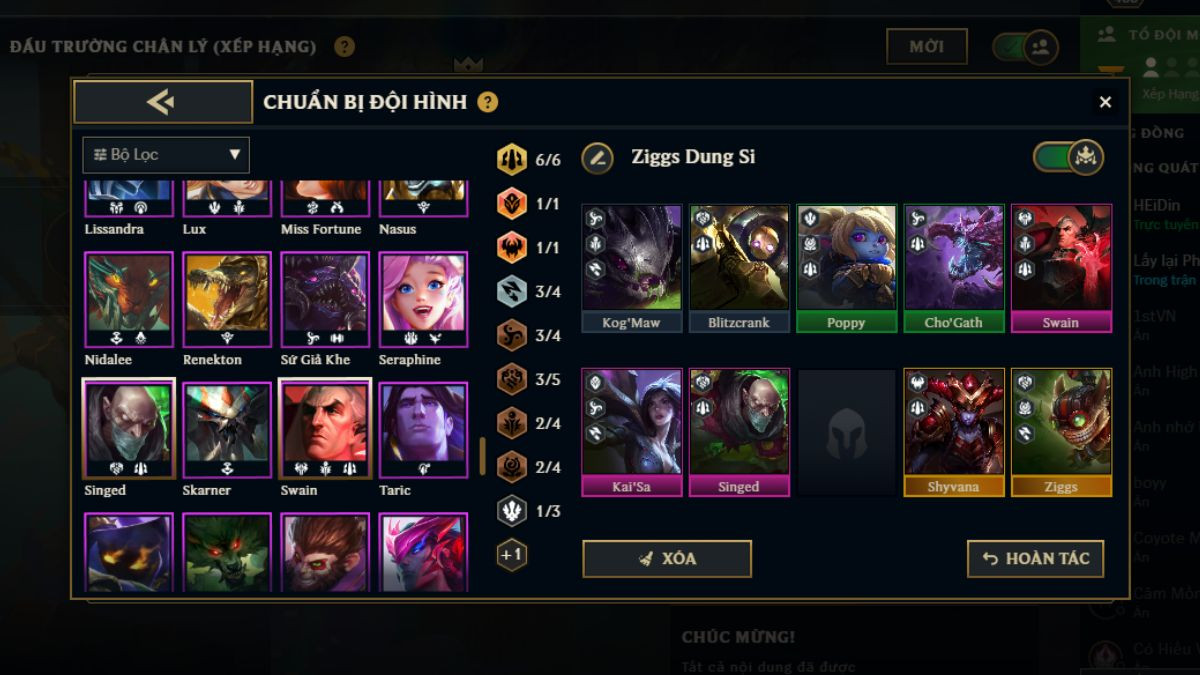The image size is (1200, 675).
Task: Select Skarner in the champion list
Action: (227, 430)
